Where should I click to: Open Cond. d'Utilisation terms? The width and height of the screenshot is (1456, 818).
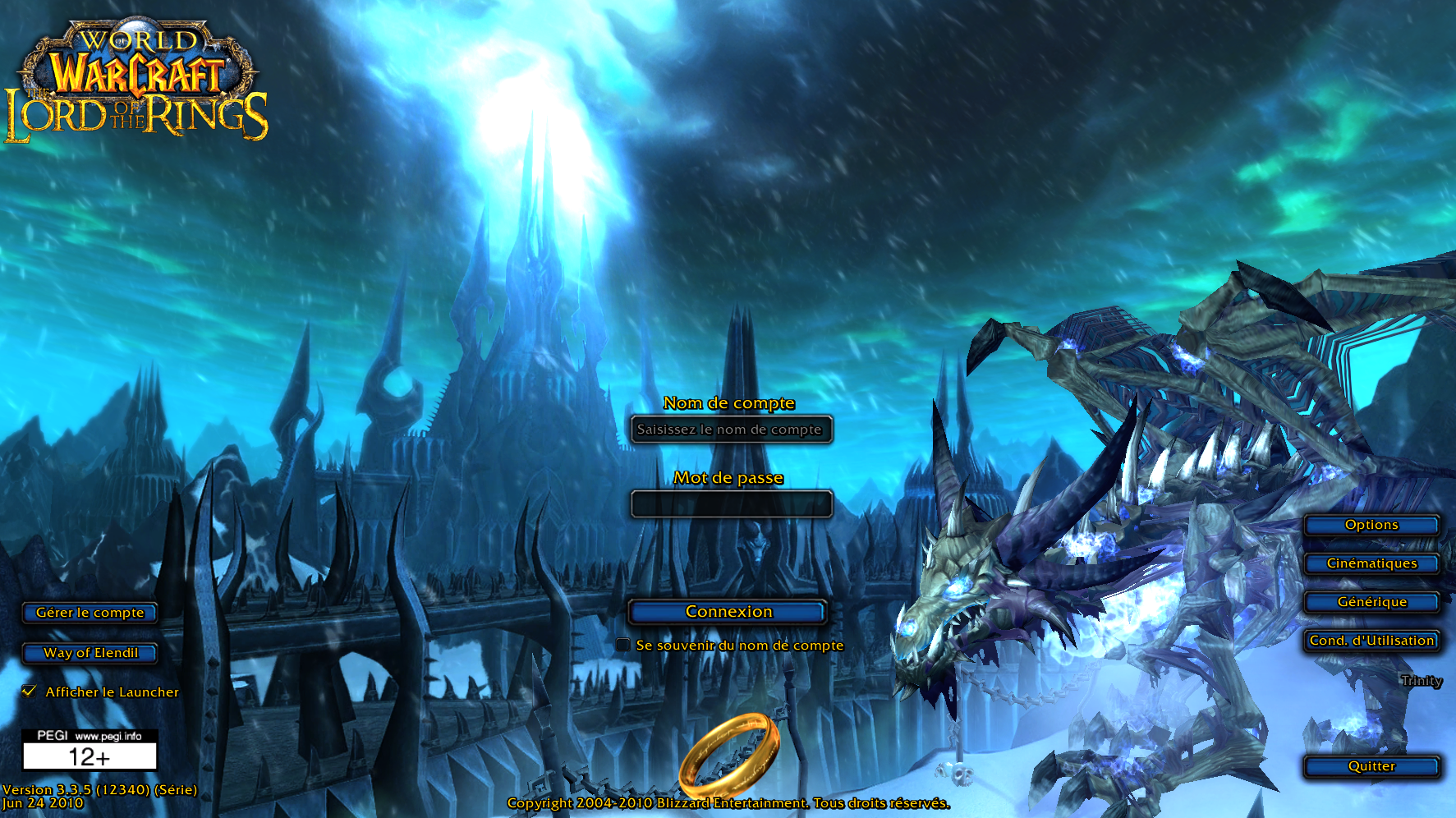click(x=1371, y=641)
